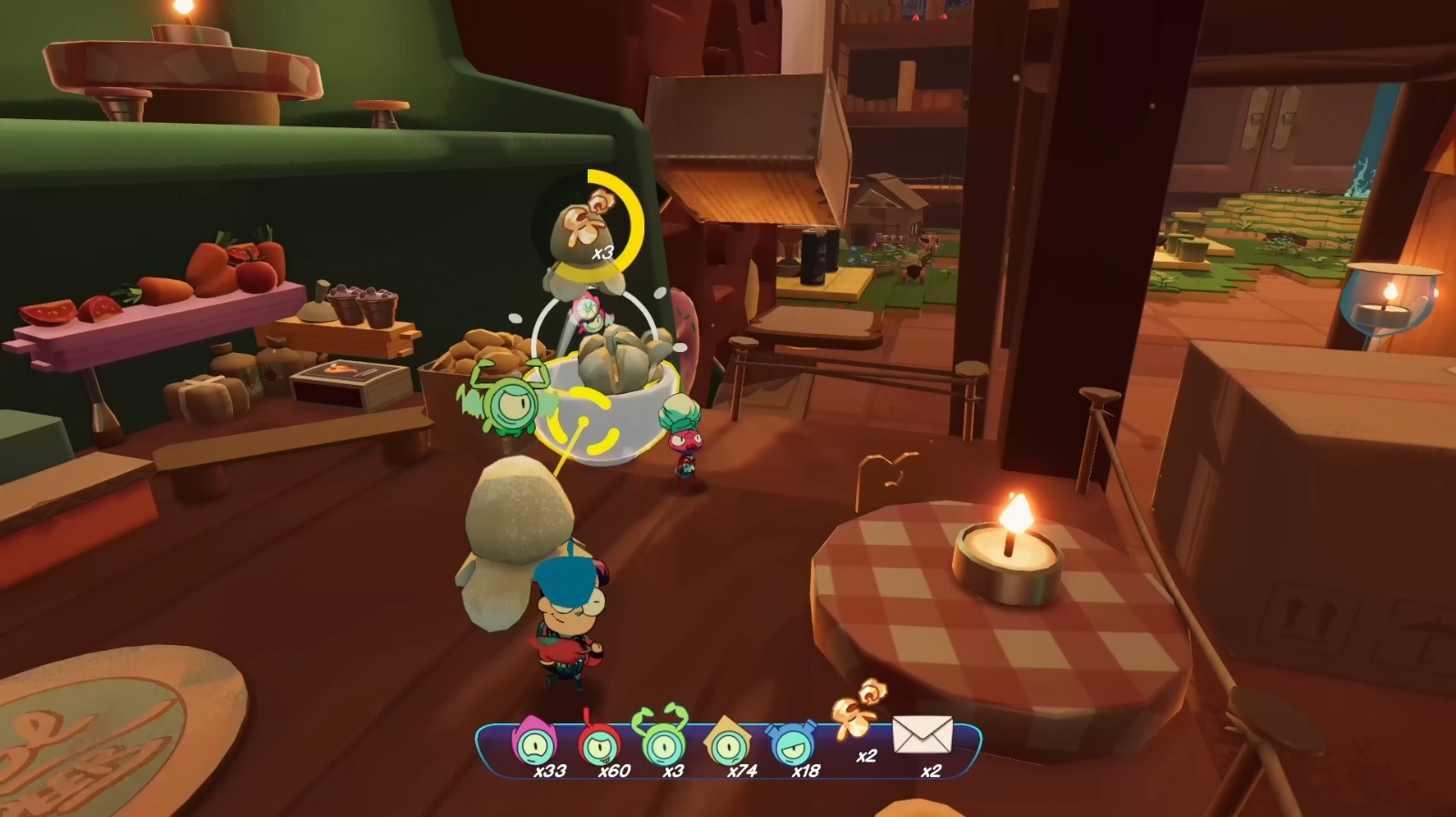
Task: Select the red tinykin icon showing x60
Action: tap(602, 744)
